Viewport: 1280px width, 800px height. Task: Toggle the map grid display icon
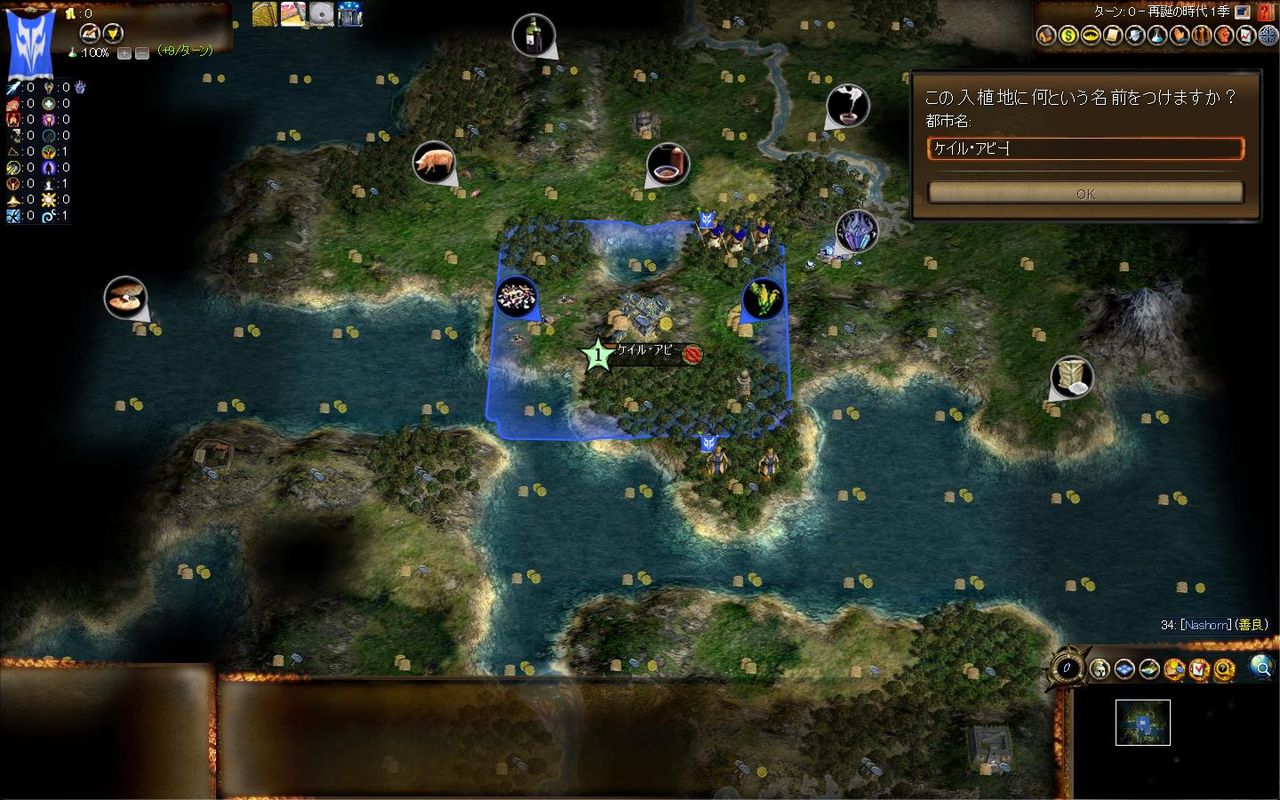pos(1124,668)
